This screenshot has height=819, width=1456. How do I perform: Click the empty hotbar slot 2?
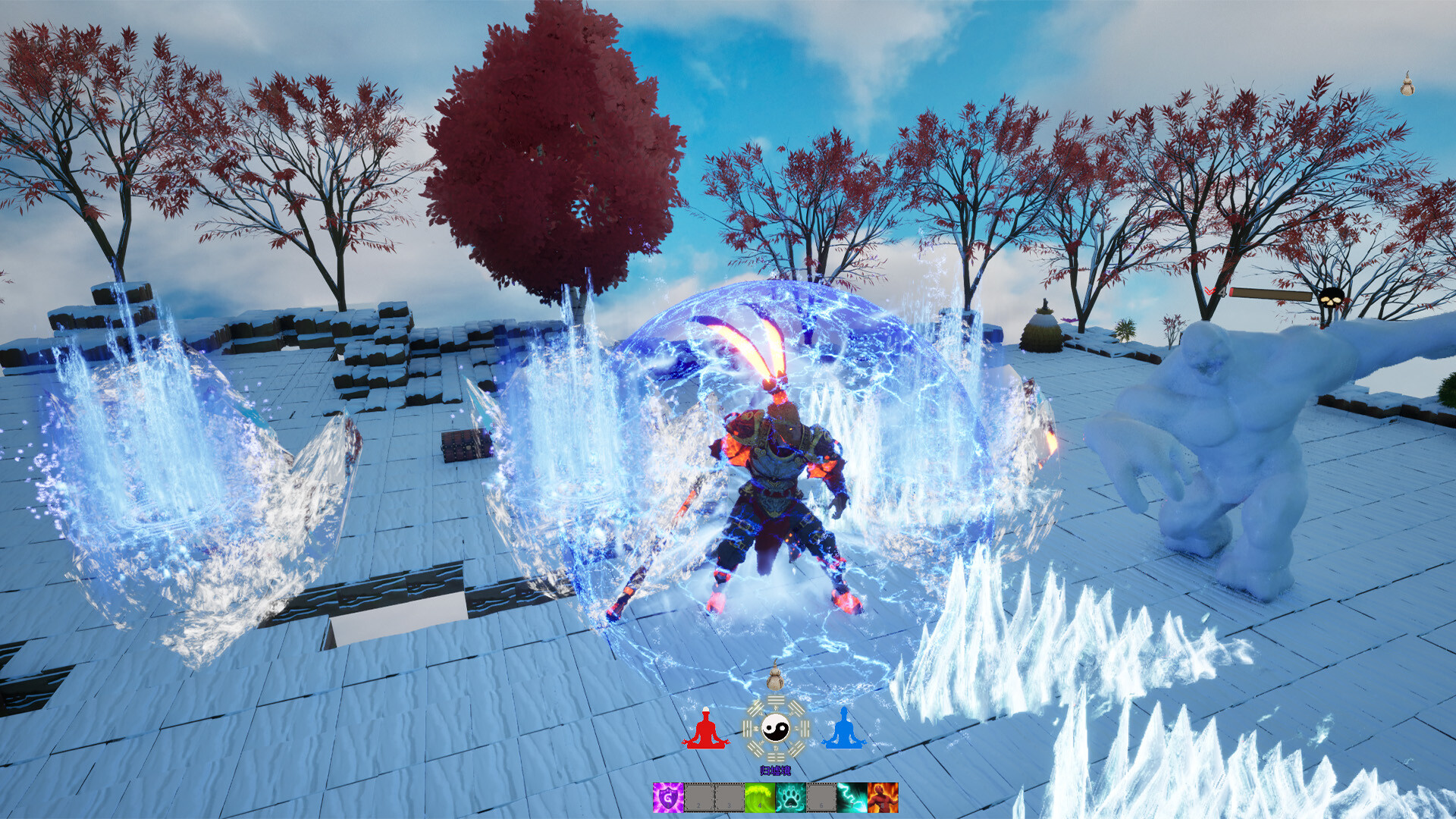coord(698,798)
